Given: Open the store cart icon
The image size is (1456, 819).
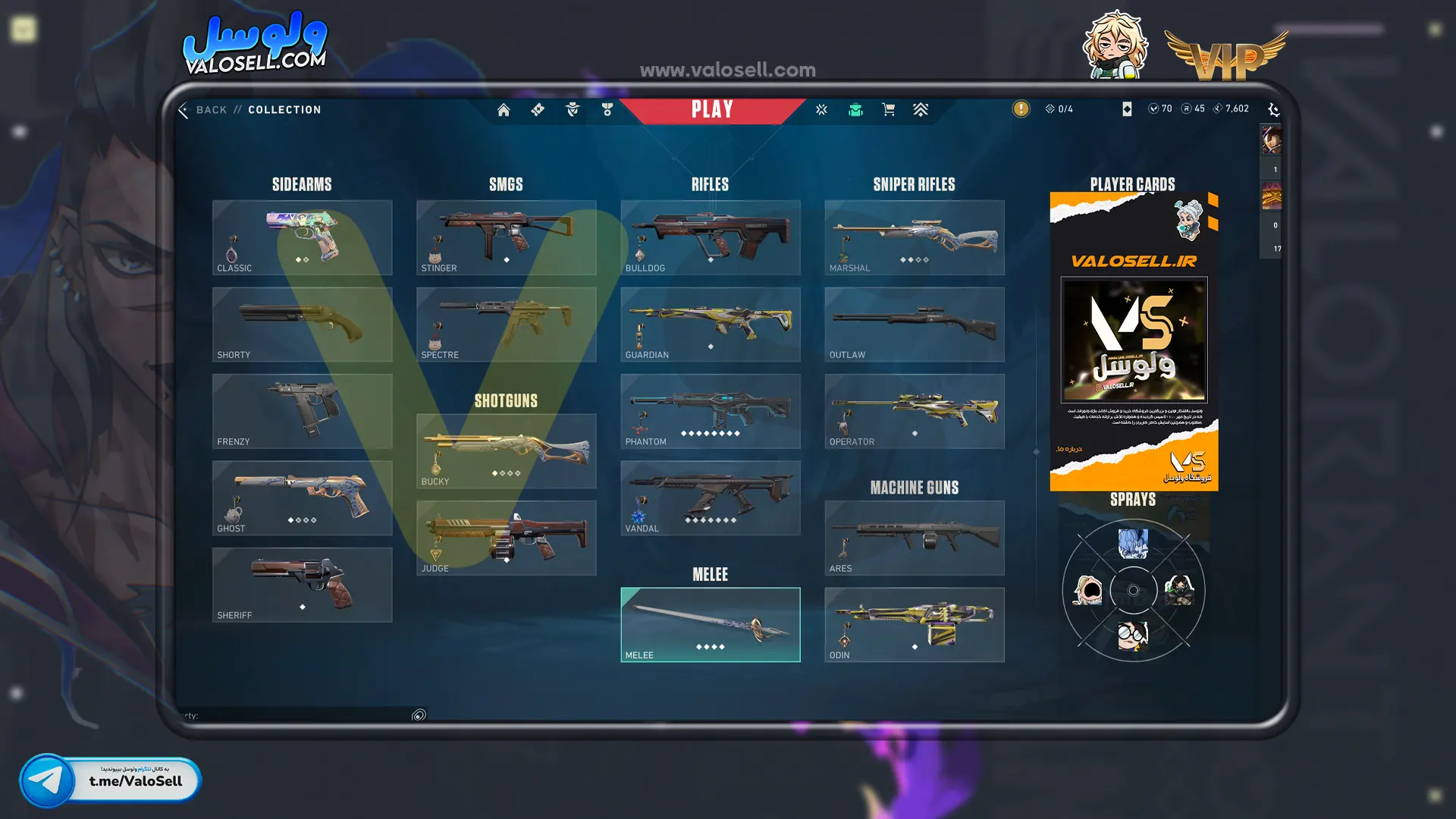Looking at the screenshot, I should (889, 110).
